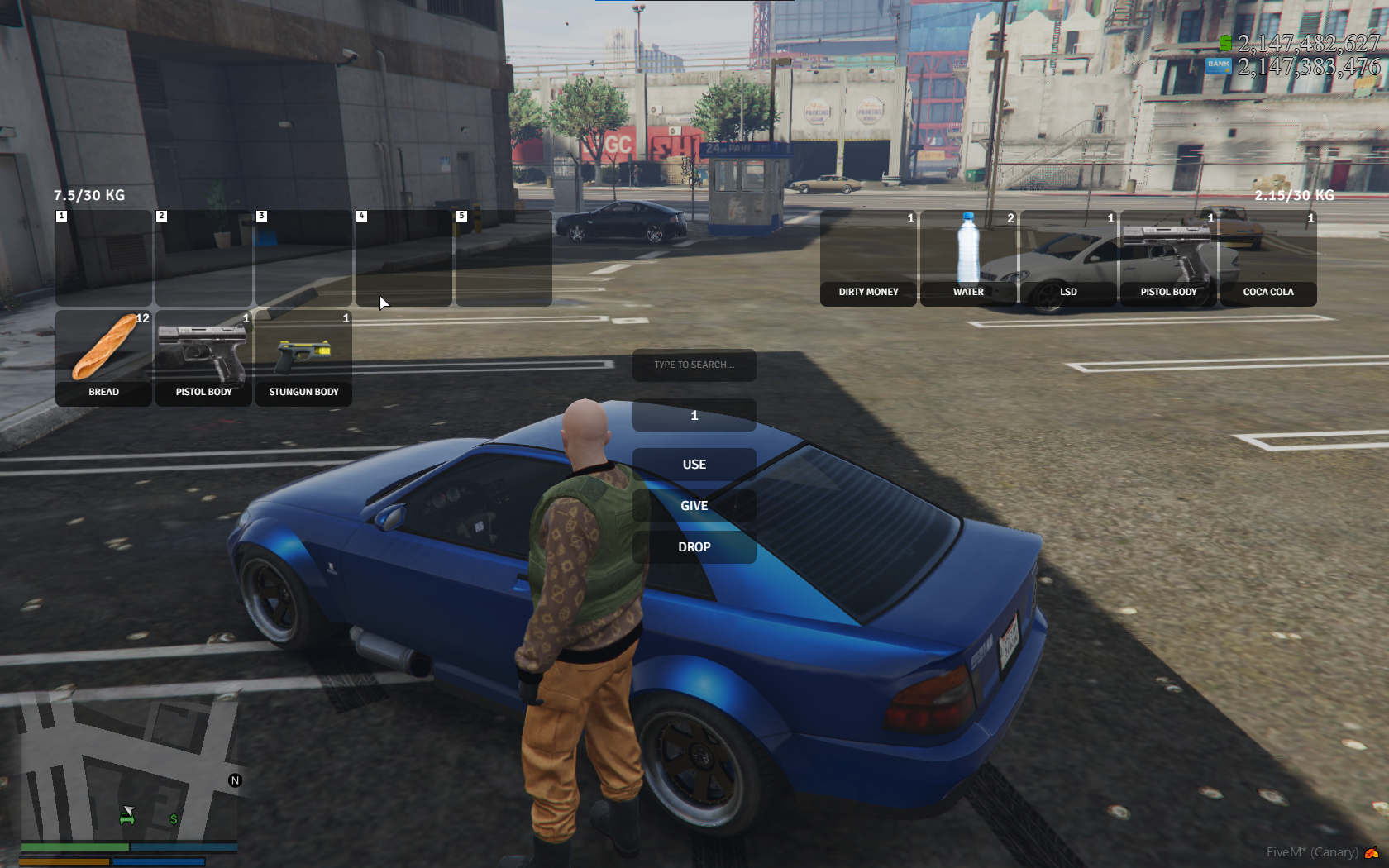Focus the Type to Search field
1389x868 pixels.
click(x=694, y=365)
